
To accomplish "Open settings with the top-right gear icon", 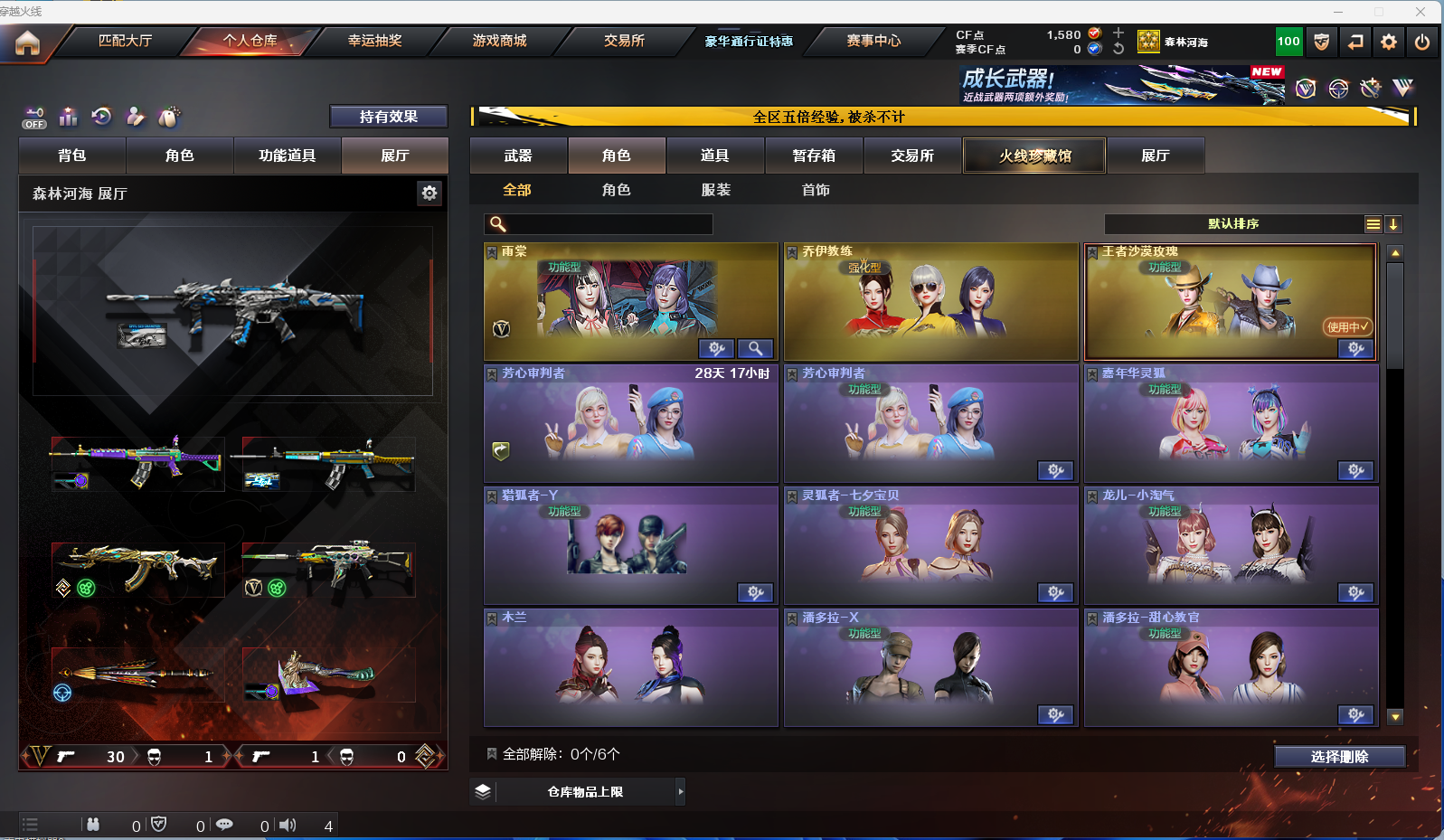I will (1389, 42).
